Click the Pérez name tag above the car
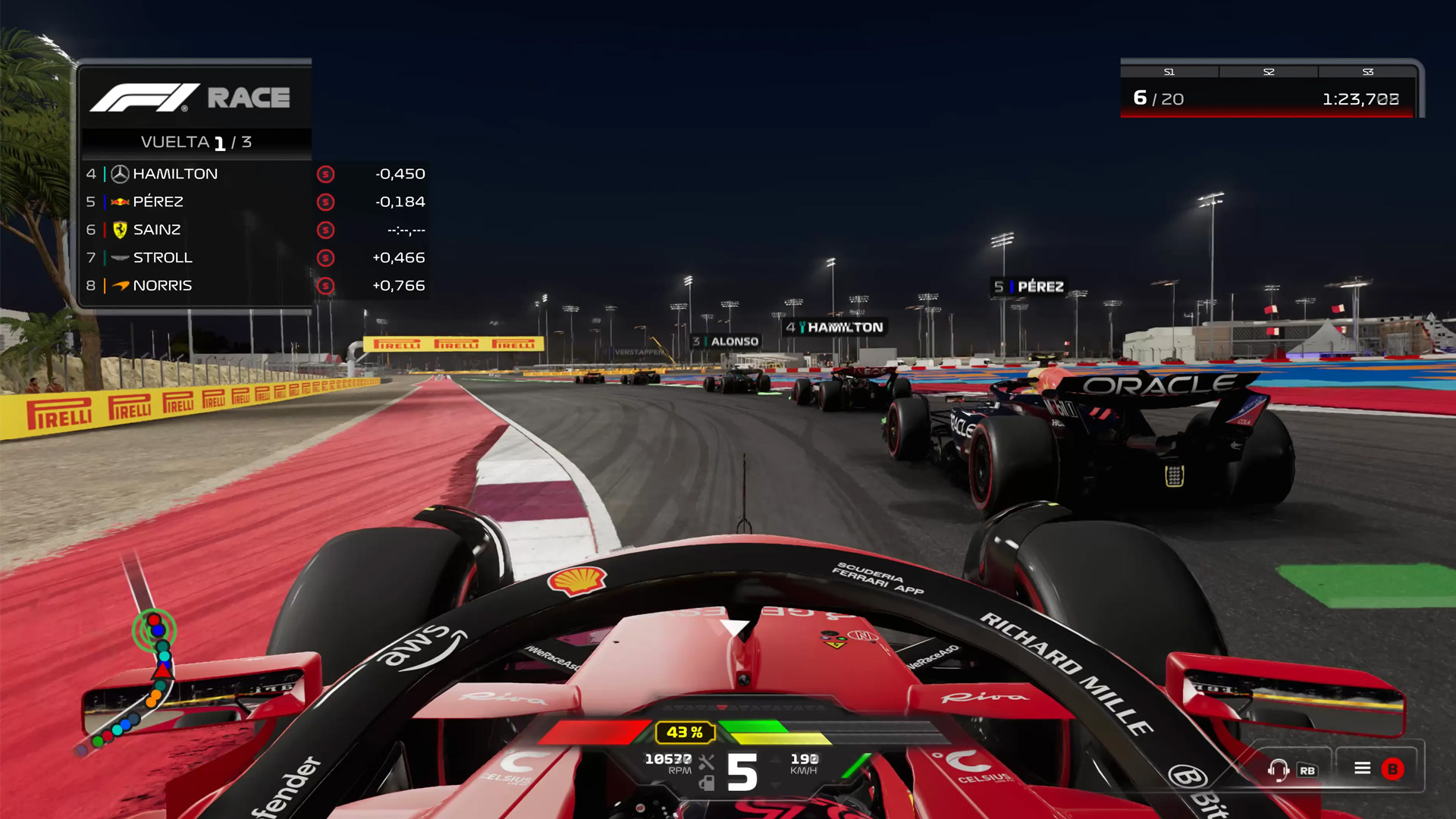Image resolution: width=1456 pixels, height=819 pixels. click(1029, 287)
